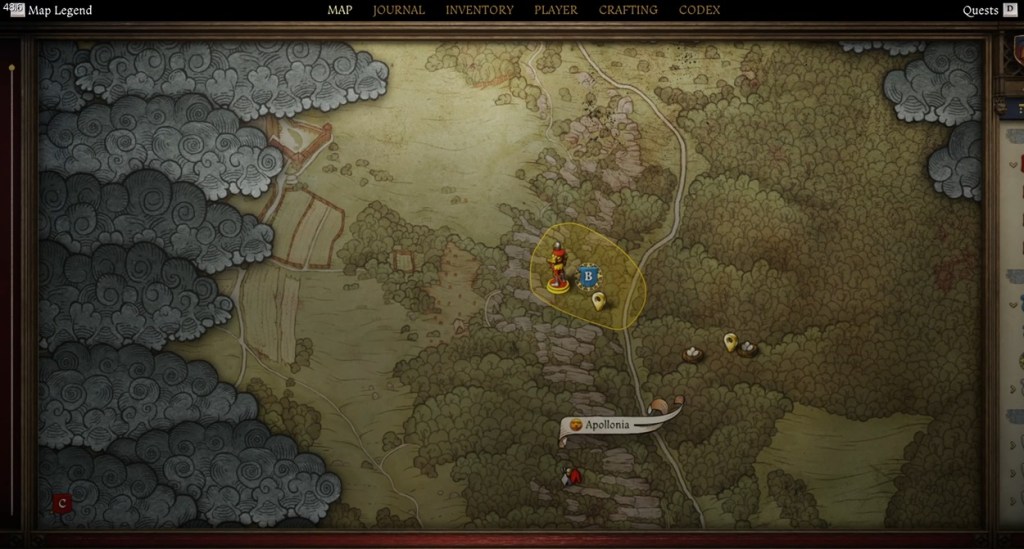Go to the Player tab

point(556,10)
